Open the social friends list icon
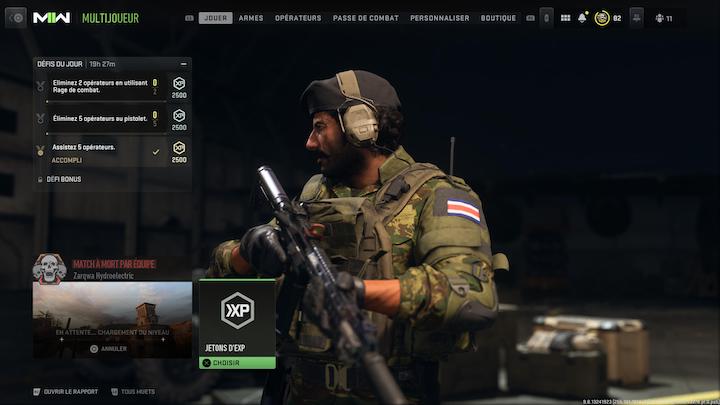Screen dimensions: 720x405 [662, 18]
